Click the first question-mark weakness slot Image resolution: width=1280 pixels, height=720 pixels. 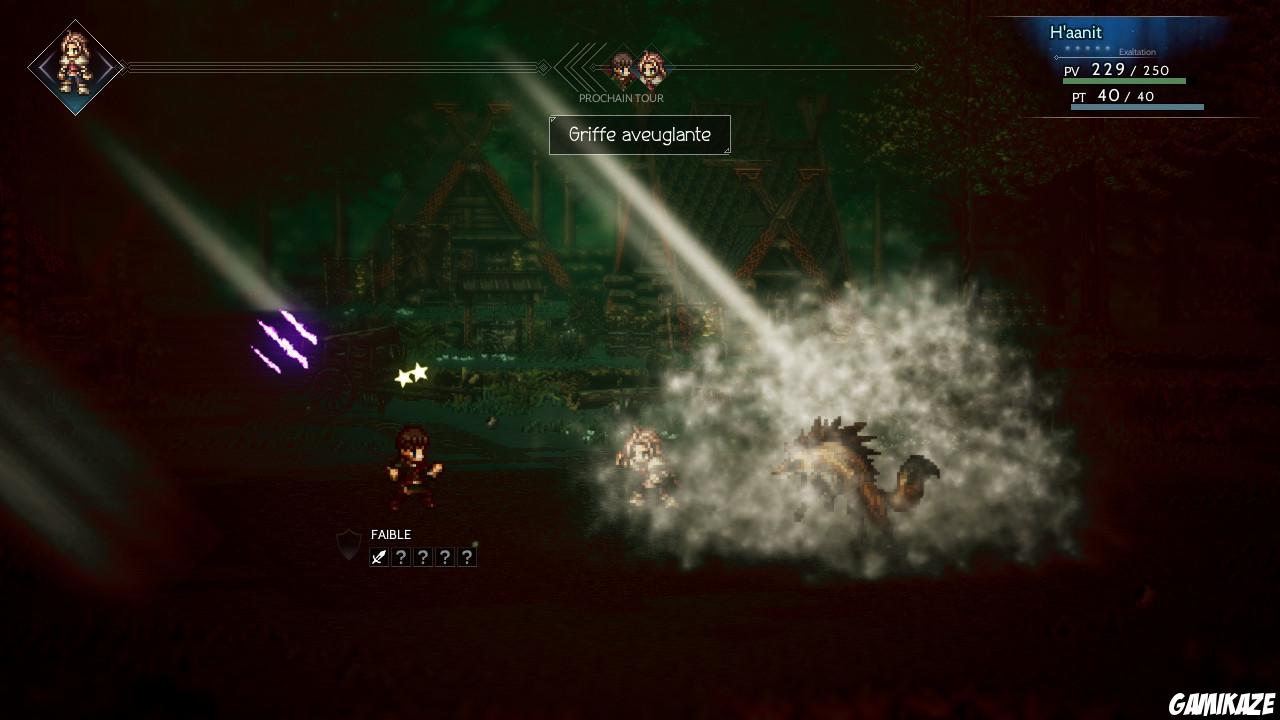(x=402, y=556)
